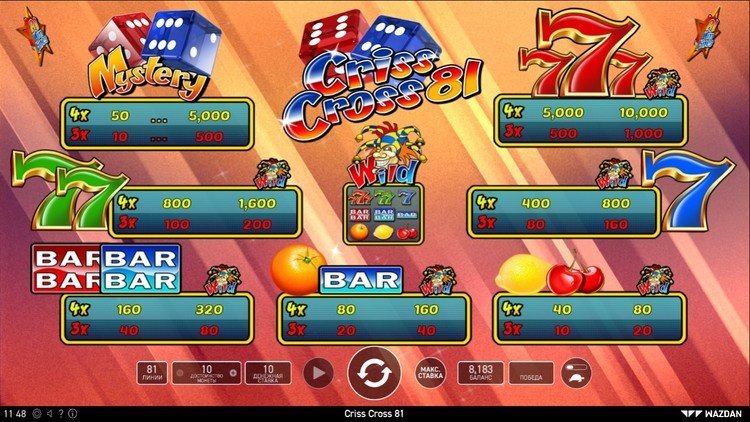Click the 81 lines (ЛИНИИ) box
This screenshot has height=422, width=750.
tap(152, 373)
